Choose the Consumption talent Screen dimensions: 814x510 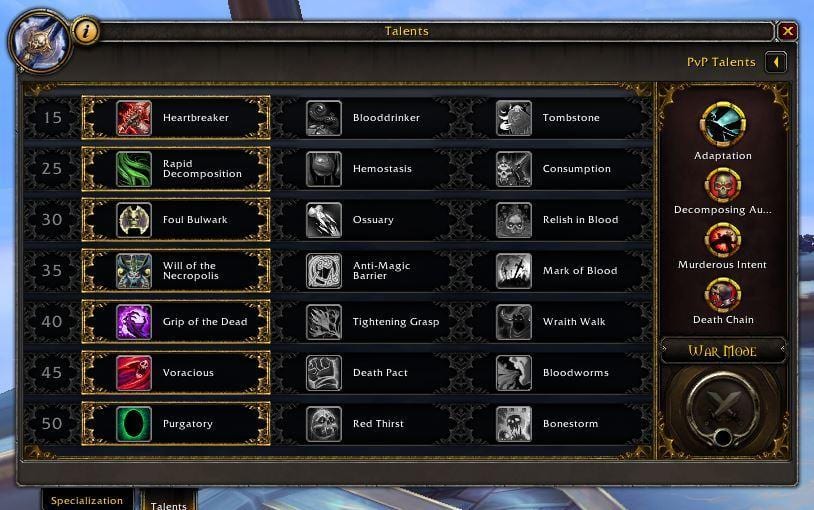556,169
